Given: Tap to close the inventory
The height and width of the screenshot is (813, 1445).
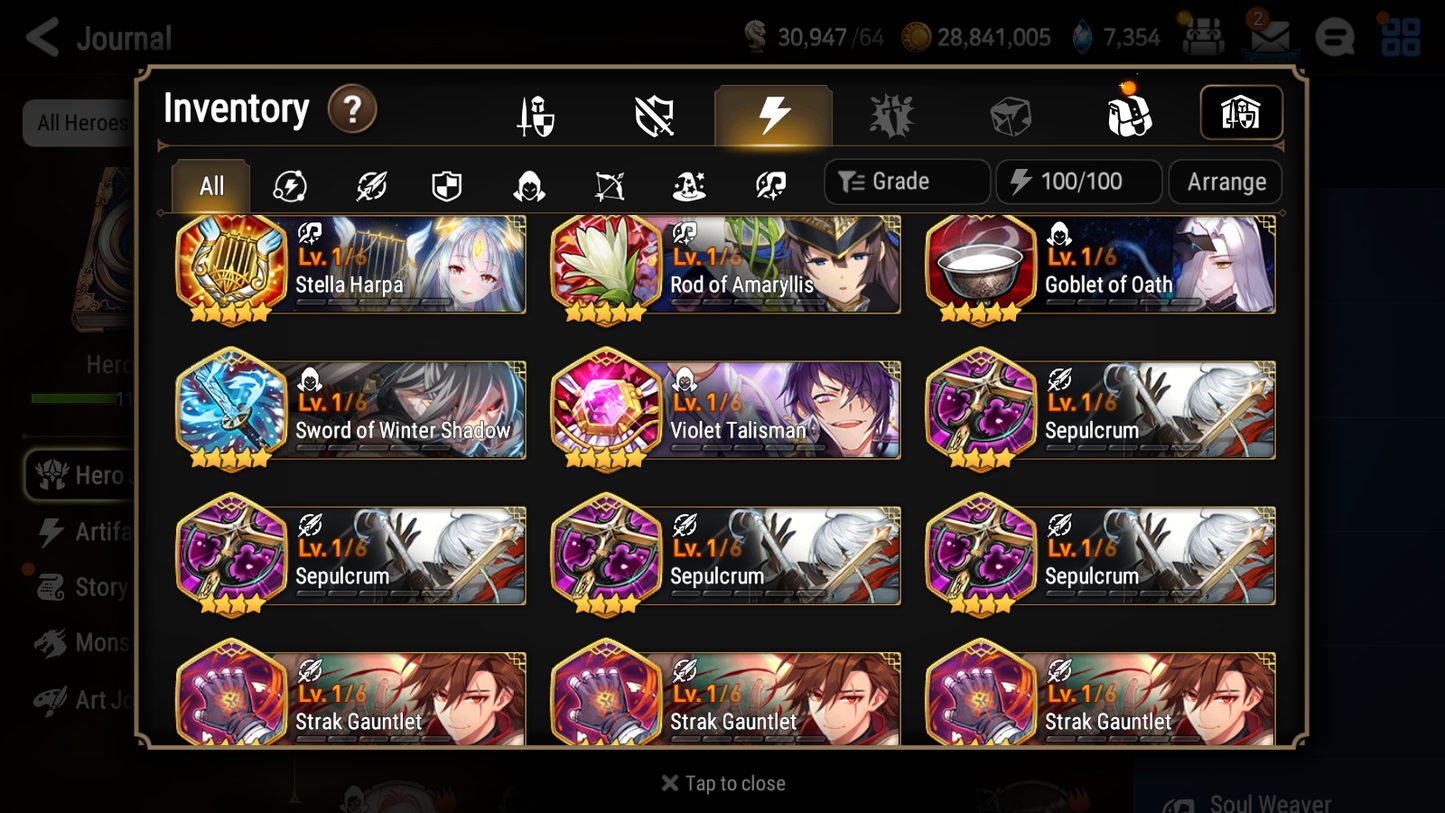Looking at the screenshot, I should [722, 783].
